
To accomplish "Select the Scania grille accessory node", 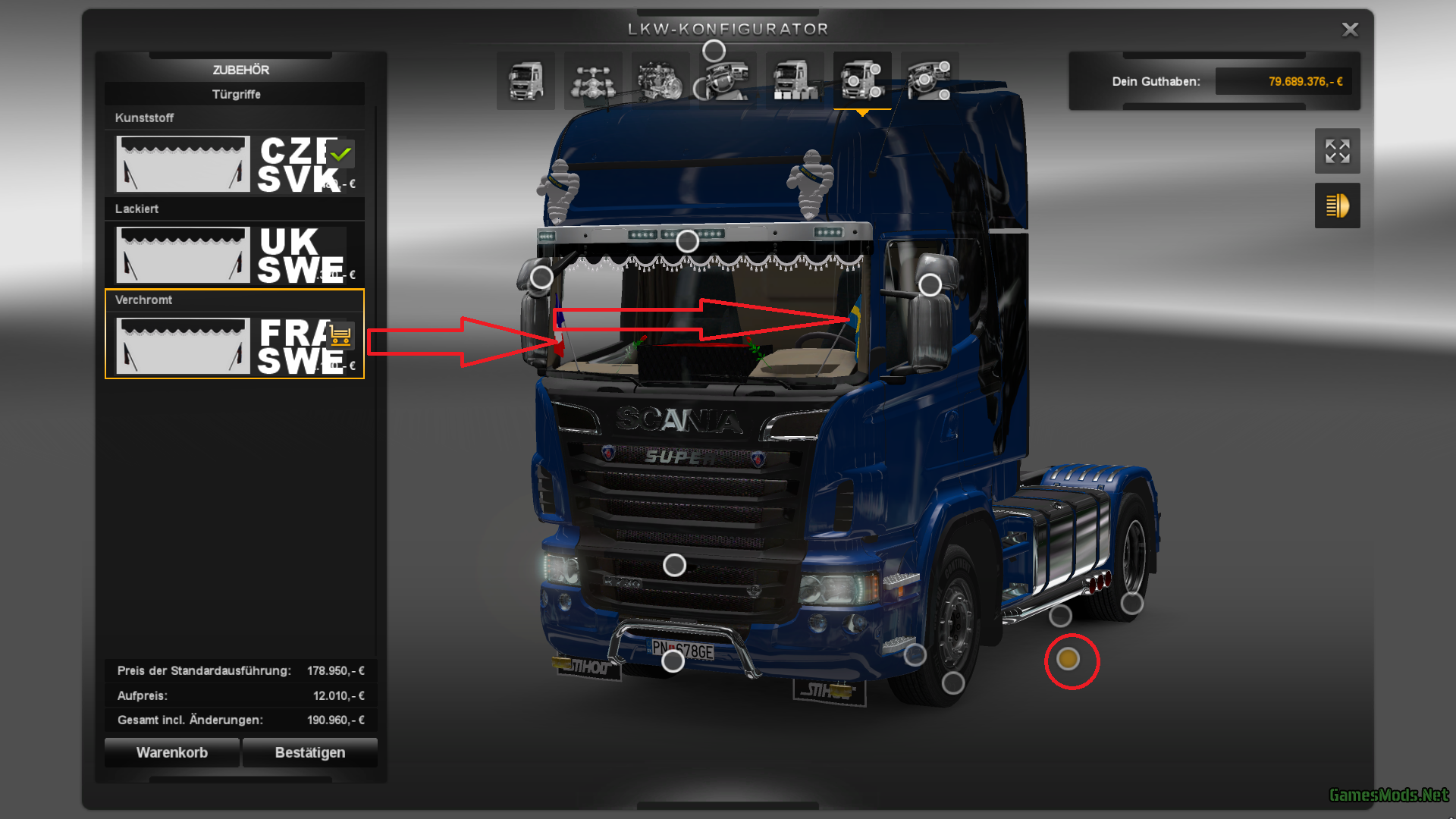I will pyautogui.click(x=674, y=565).
